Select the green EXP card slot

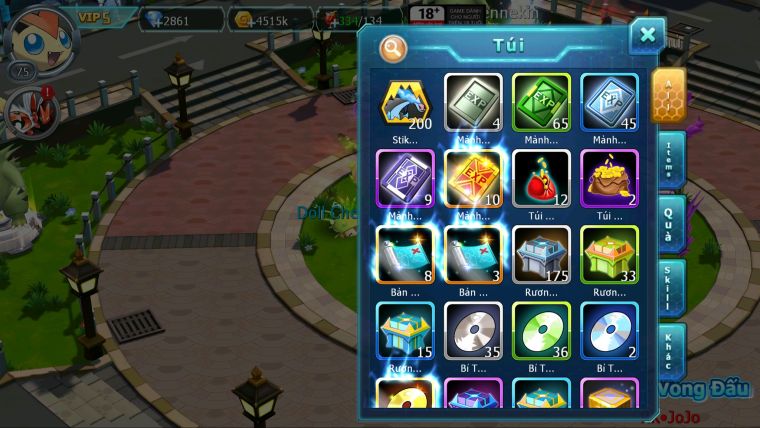[541, 103]
